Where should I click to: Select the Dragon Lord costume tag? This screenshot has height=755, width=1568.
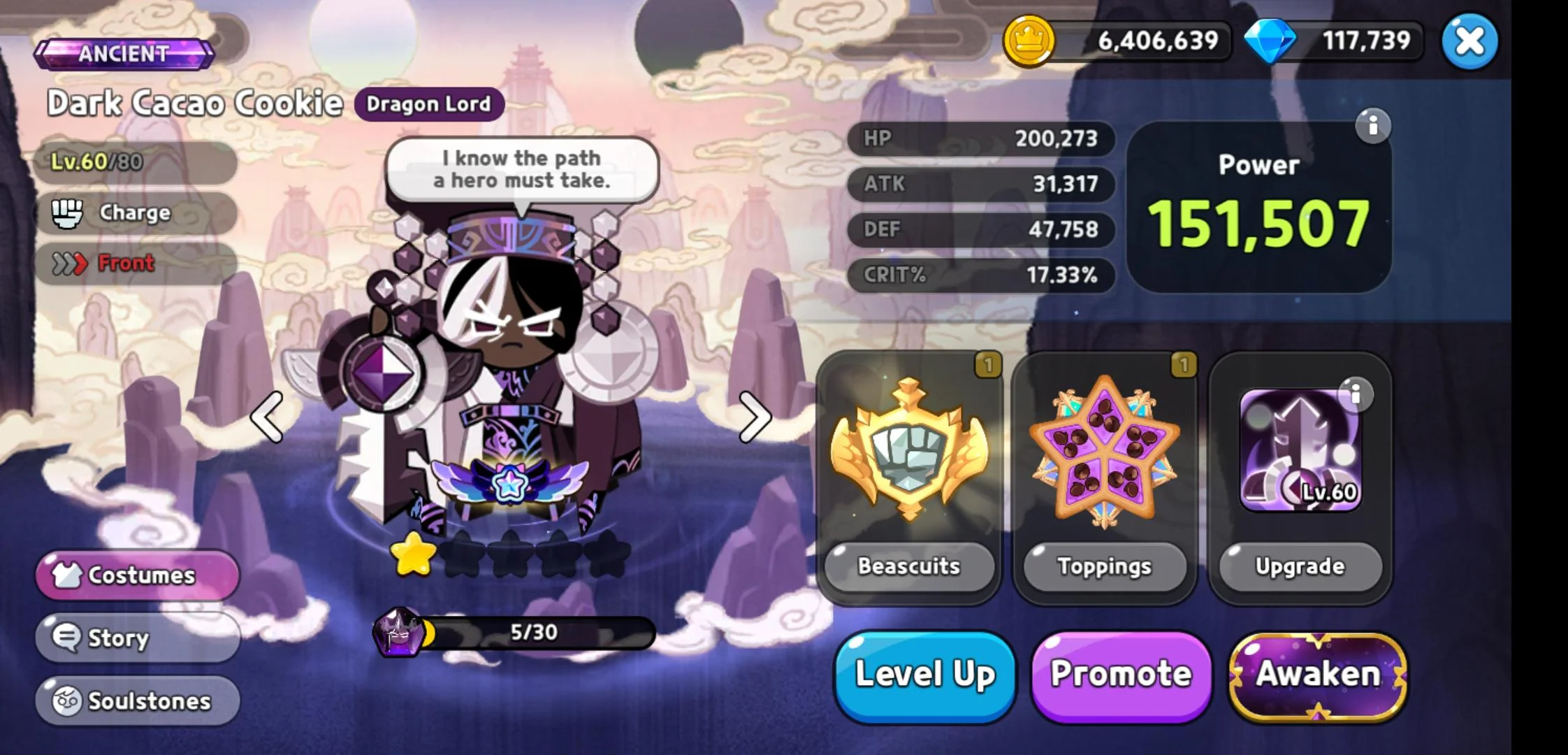(428, 104)
